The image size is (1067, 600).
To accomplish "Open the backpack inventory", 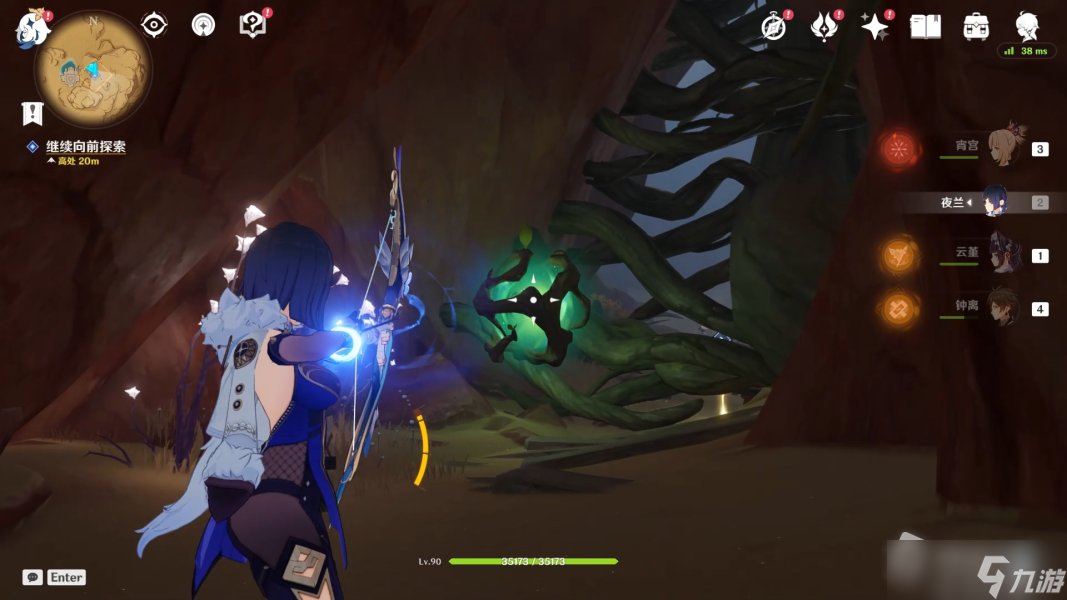I will [976, 27].
